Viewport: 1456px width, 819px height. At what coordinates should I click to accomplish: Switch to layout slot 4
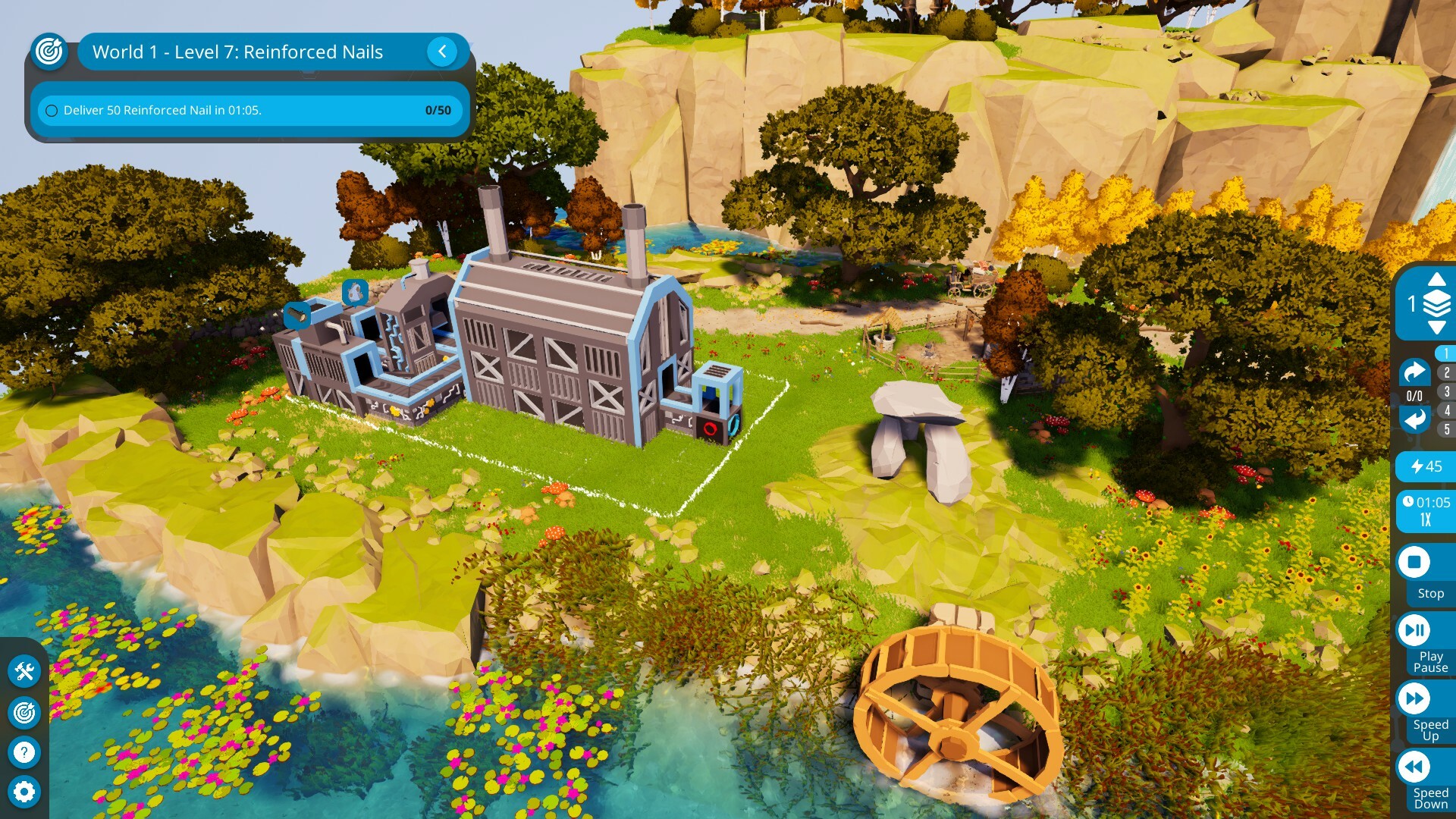point(1446,410)
